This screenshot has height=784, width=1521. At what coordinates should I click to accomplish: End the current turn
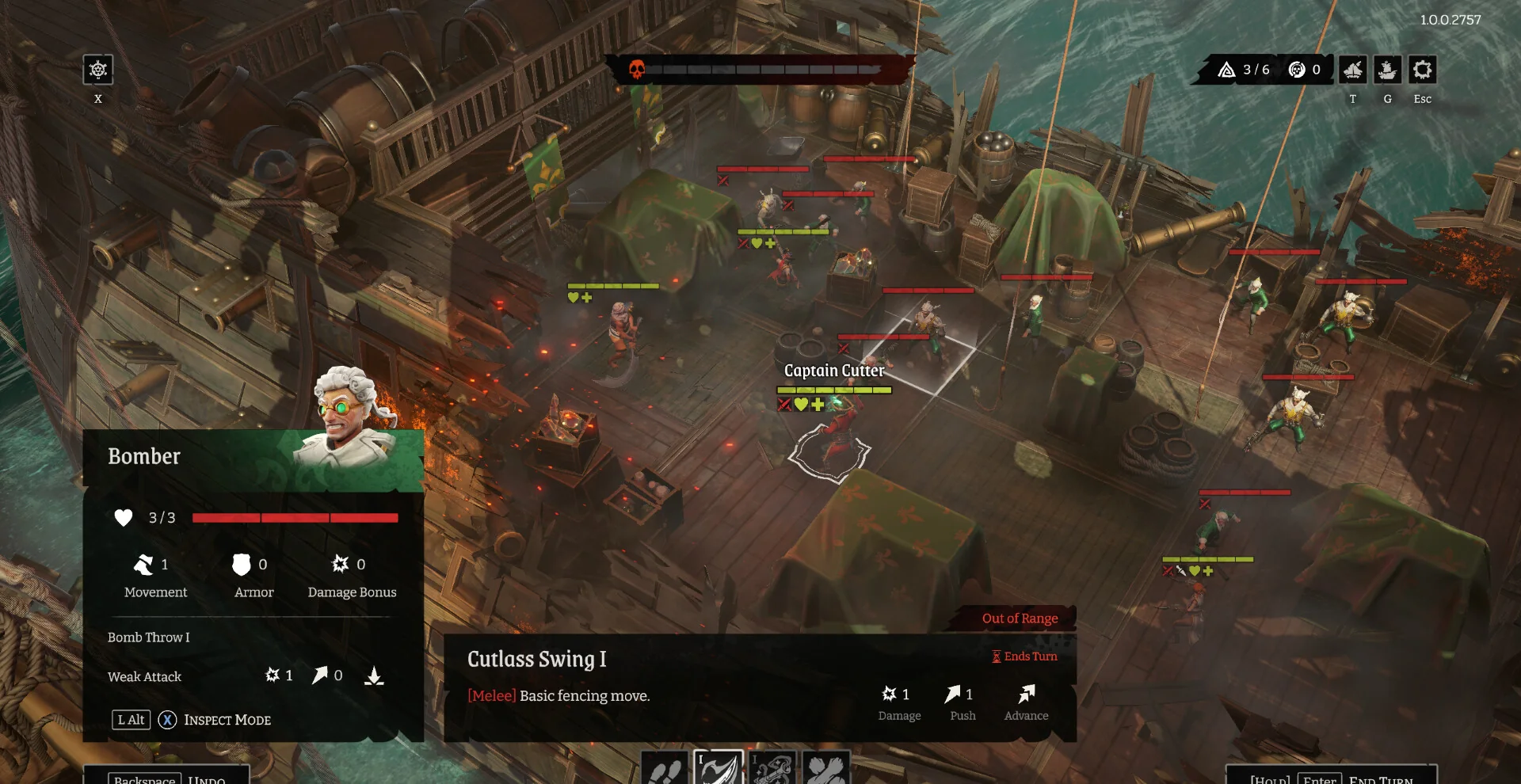[1332, 778]
